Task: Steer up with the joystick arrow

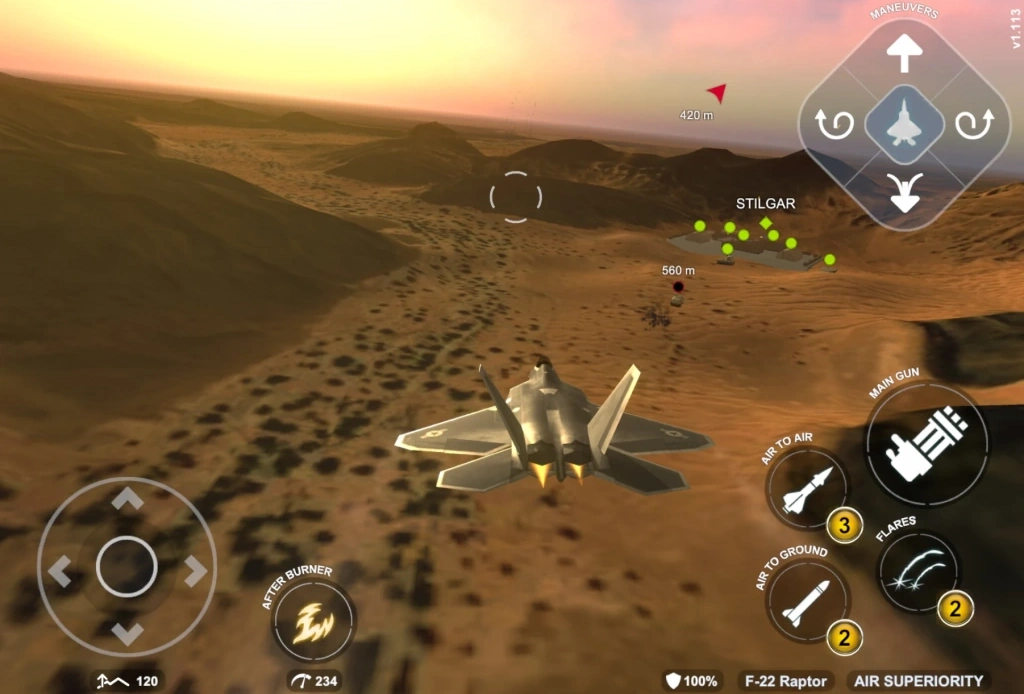Action: click(x=127, y=501)
